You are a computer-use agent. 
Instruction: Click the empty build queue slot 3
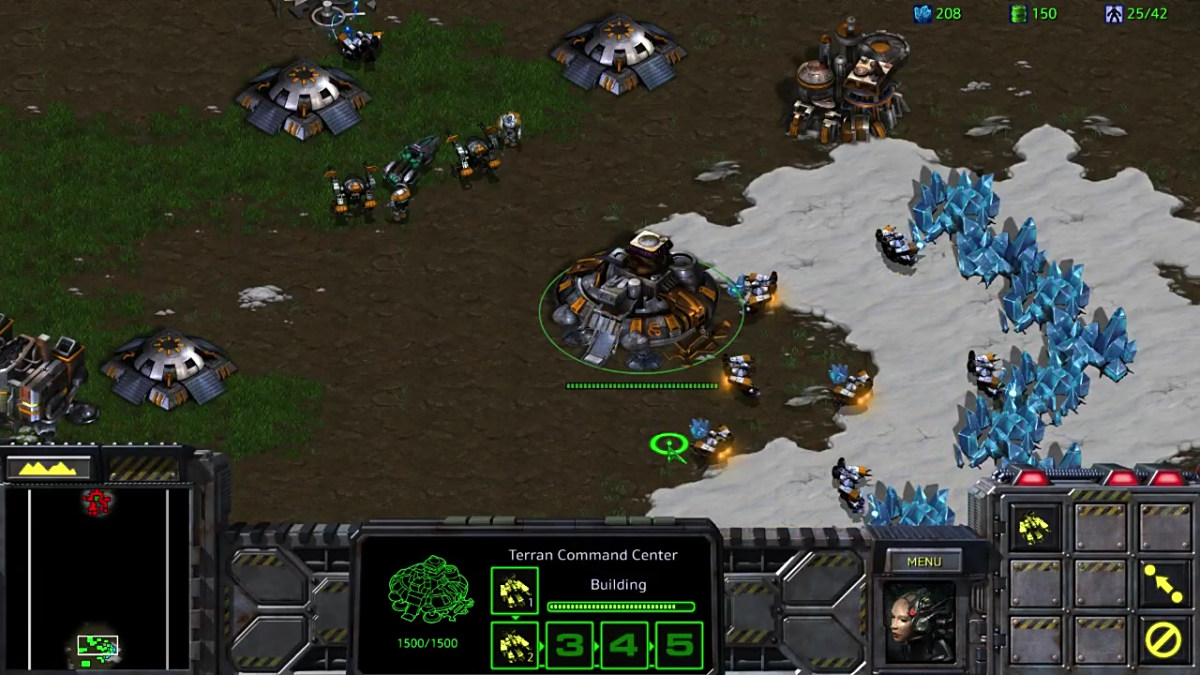tap(569, 645)
